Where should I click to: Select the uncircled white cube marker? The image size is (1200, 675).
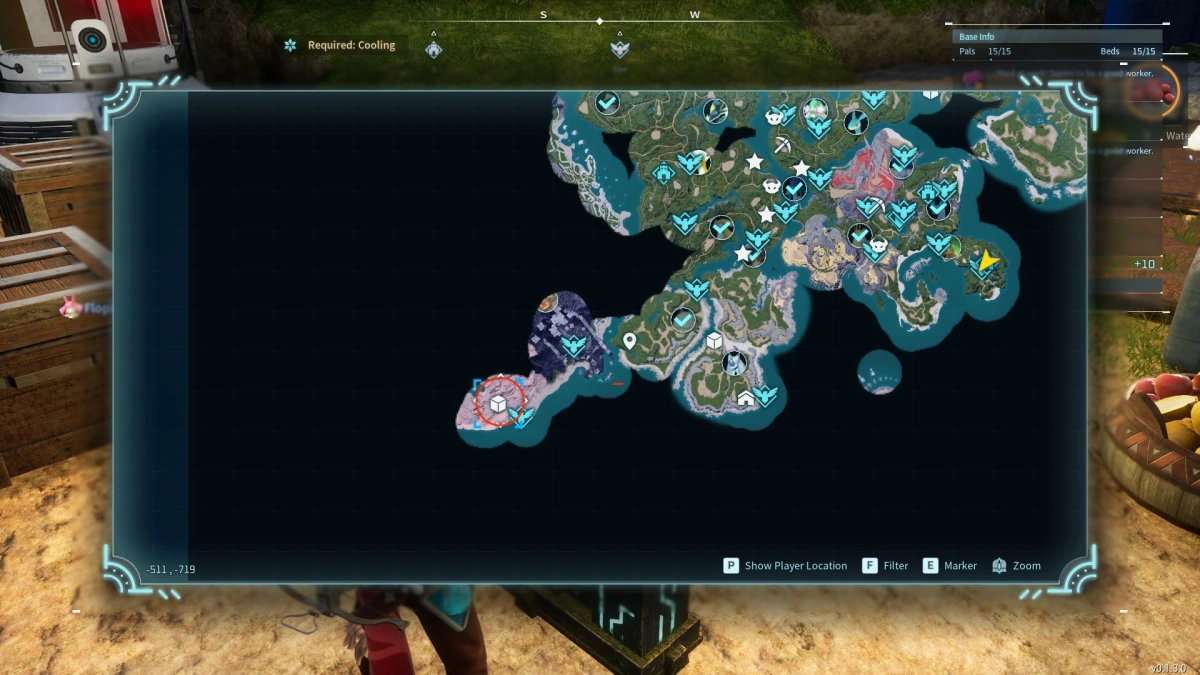714,341
